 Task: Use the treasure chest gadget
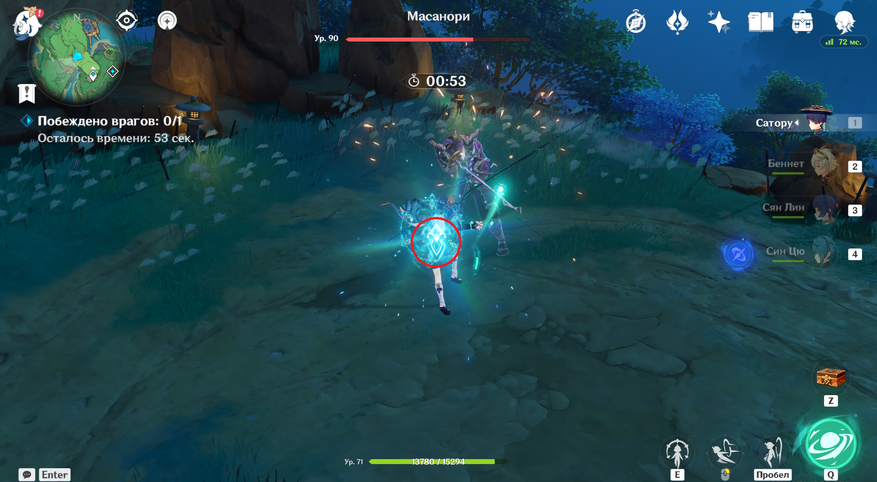(x=830, y=378)
